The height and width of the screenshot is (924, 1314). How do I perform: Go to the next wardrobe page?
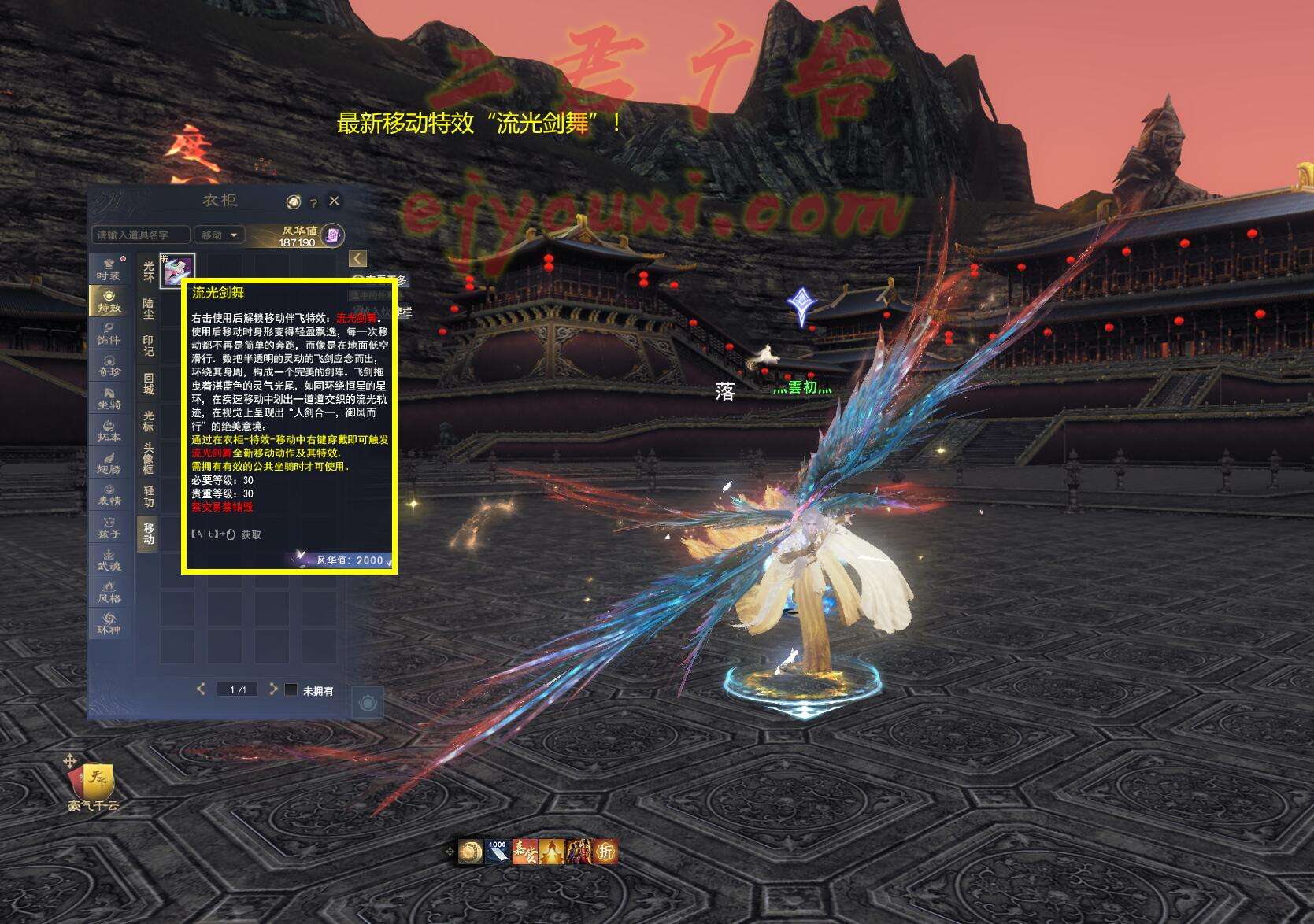point(272,689)
